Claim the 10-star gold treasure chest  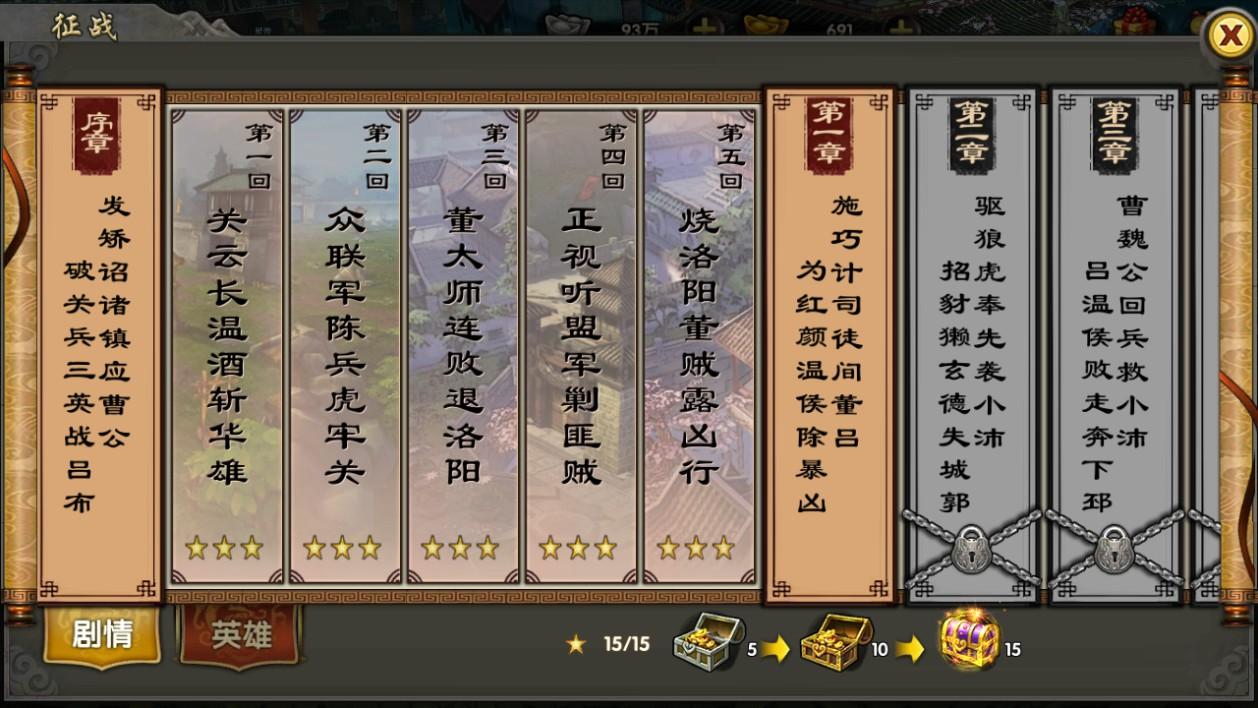tap(834, 641)
